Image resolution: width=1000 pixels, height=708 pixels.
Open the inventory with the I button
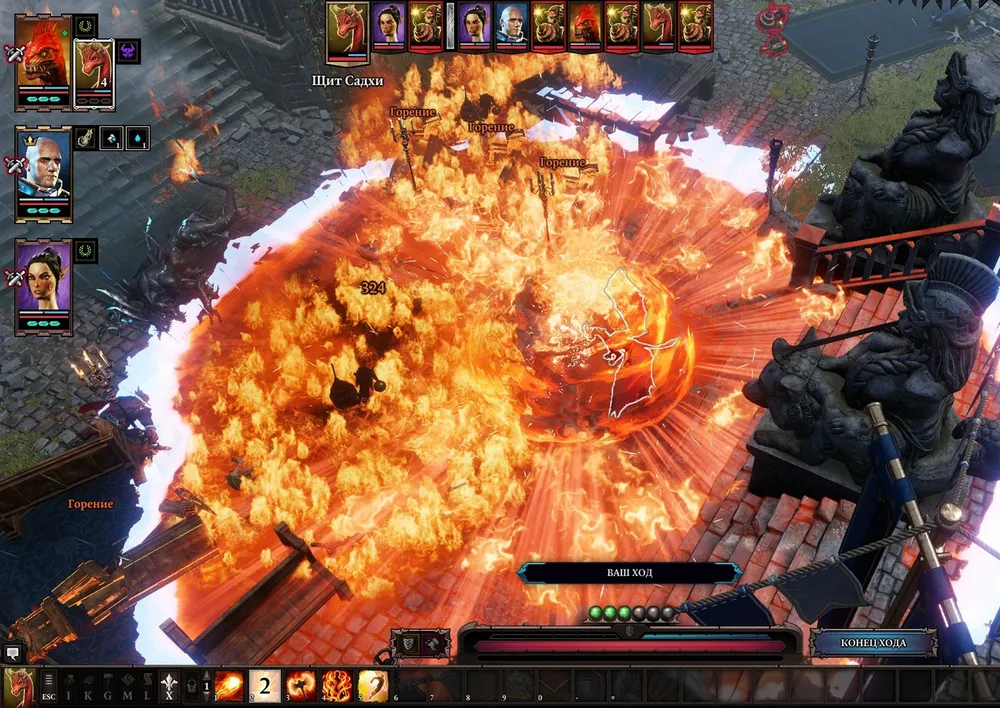70,687
